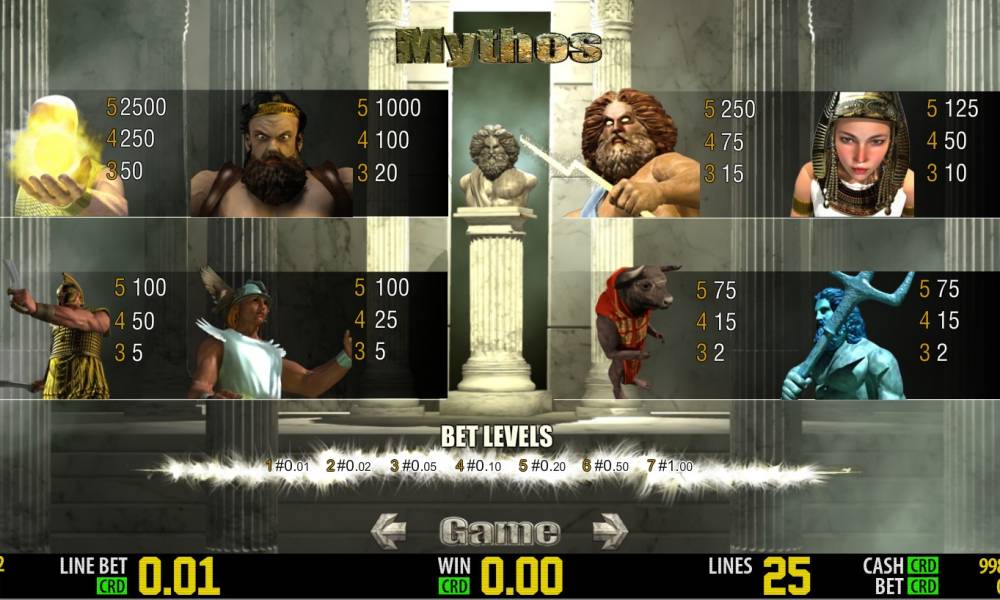
Task: Go to the next paytable page arrow
Action: tap(609, 531)
